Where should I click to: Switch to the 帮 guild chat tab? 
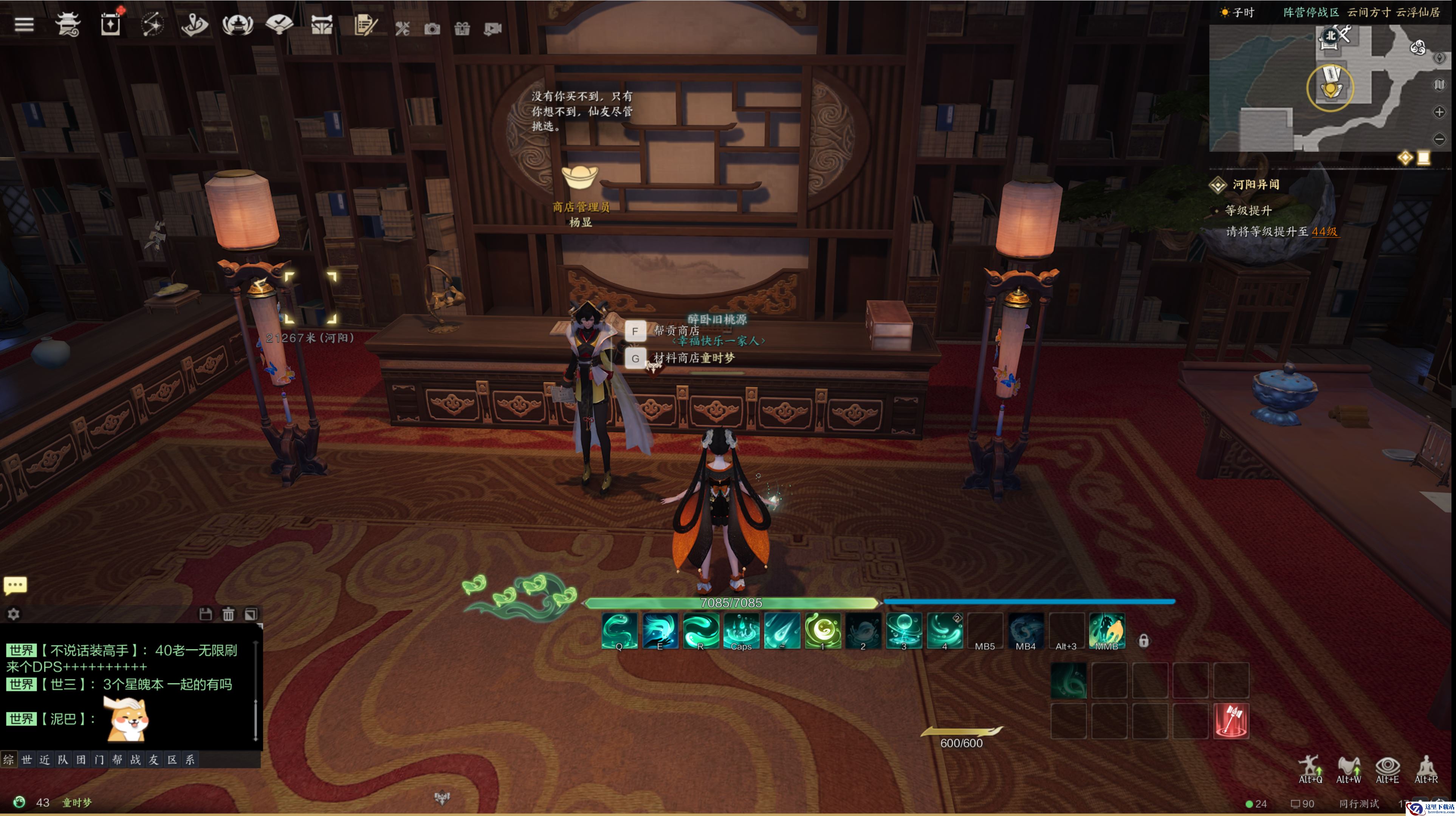coord(117,759)
